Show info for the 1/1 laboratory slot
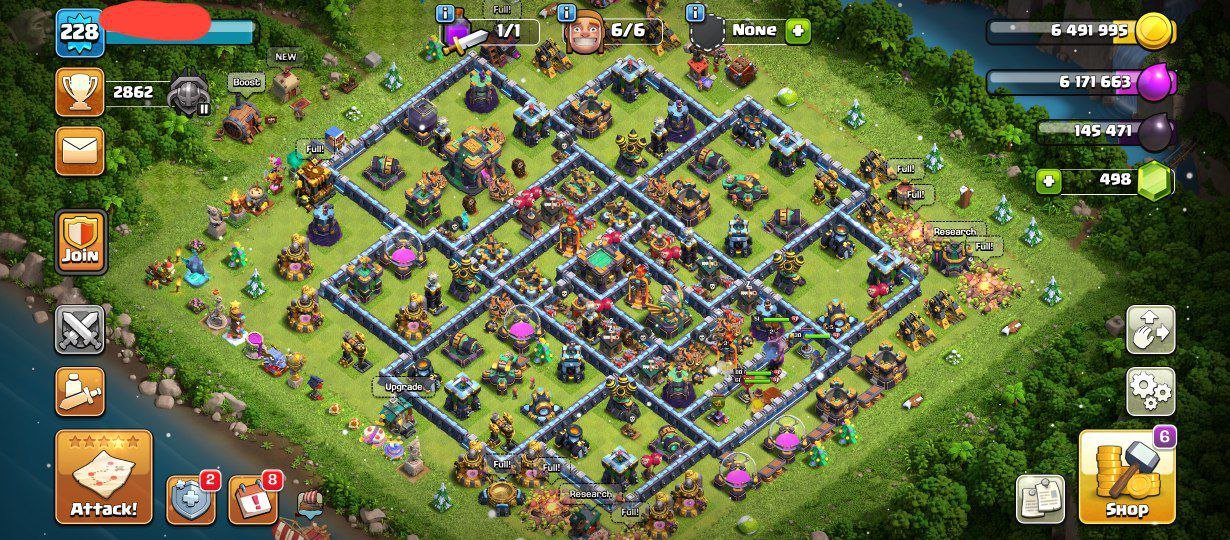 coord(447,13)
